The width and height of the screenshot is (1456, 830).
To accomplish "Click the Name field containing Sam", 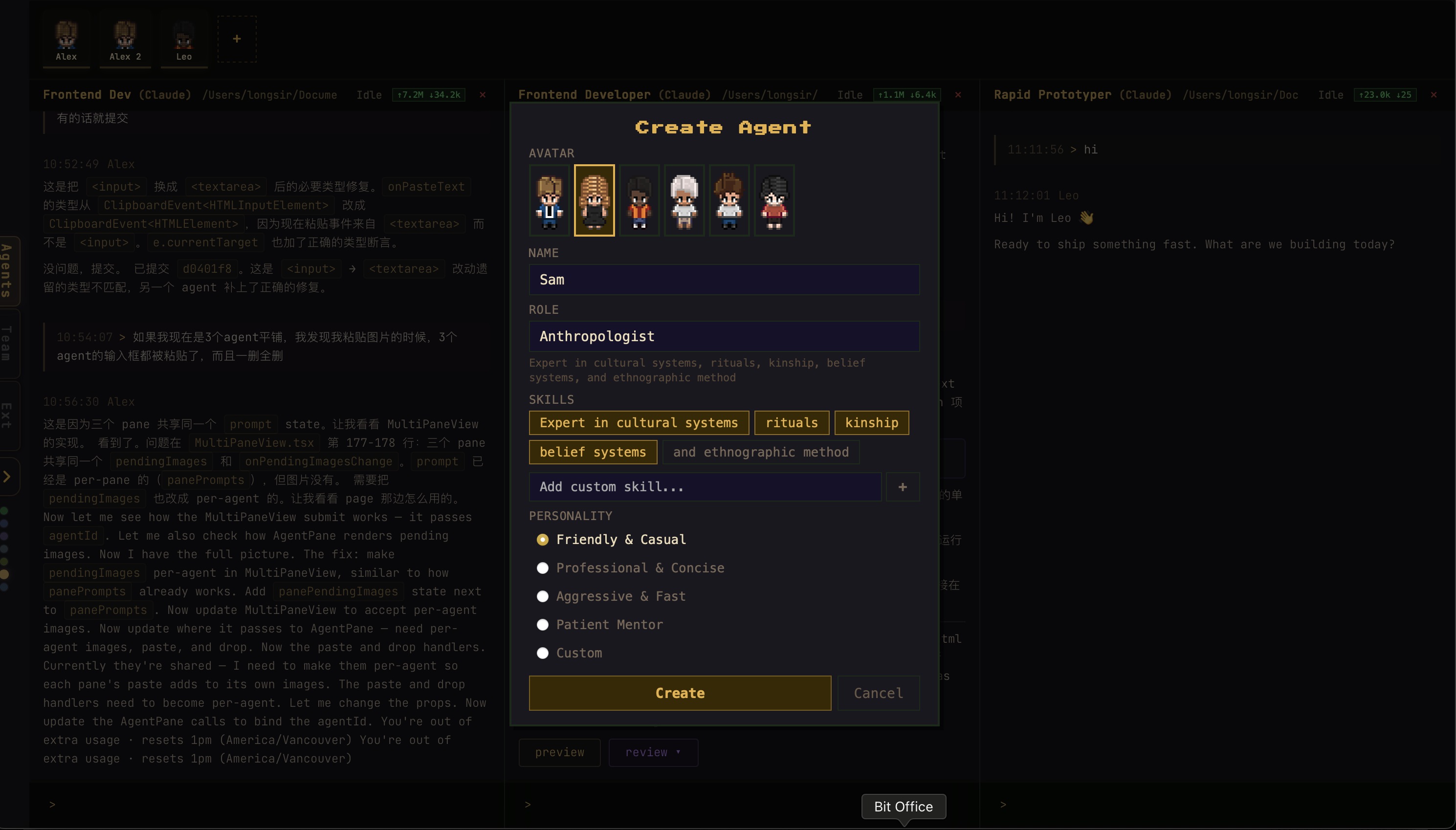I will (x=723, y=279).
